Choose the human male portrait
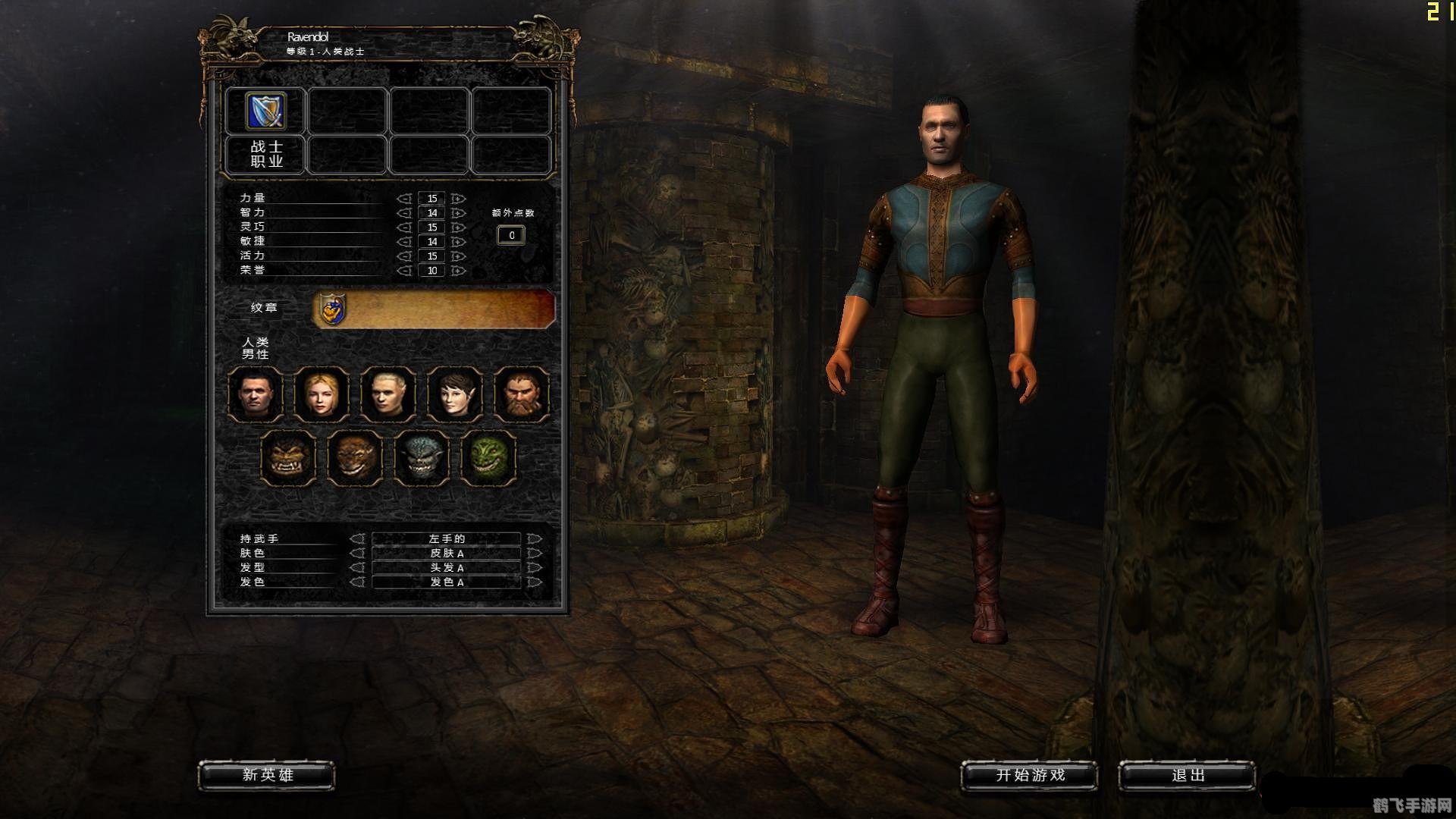This screenshot has height=819, width=1456. [256, 394]
